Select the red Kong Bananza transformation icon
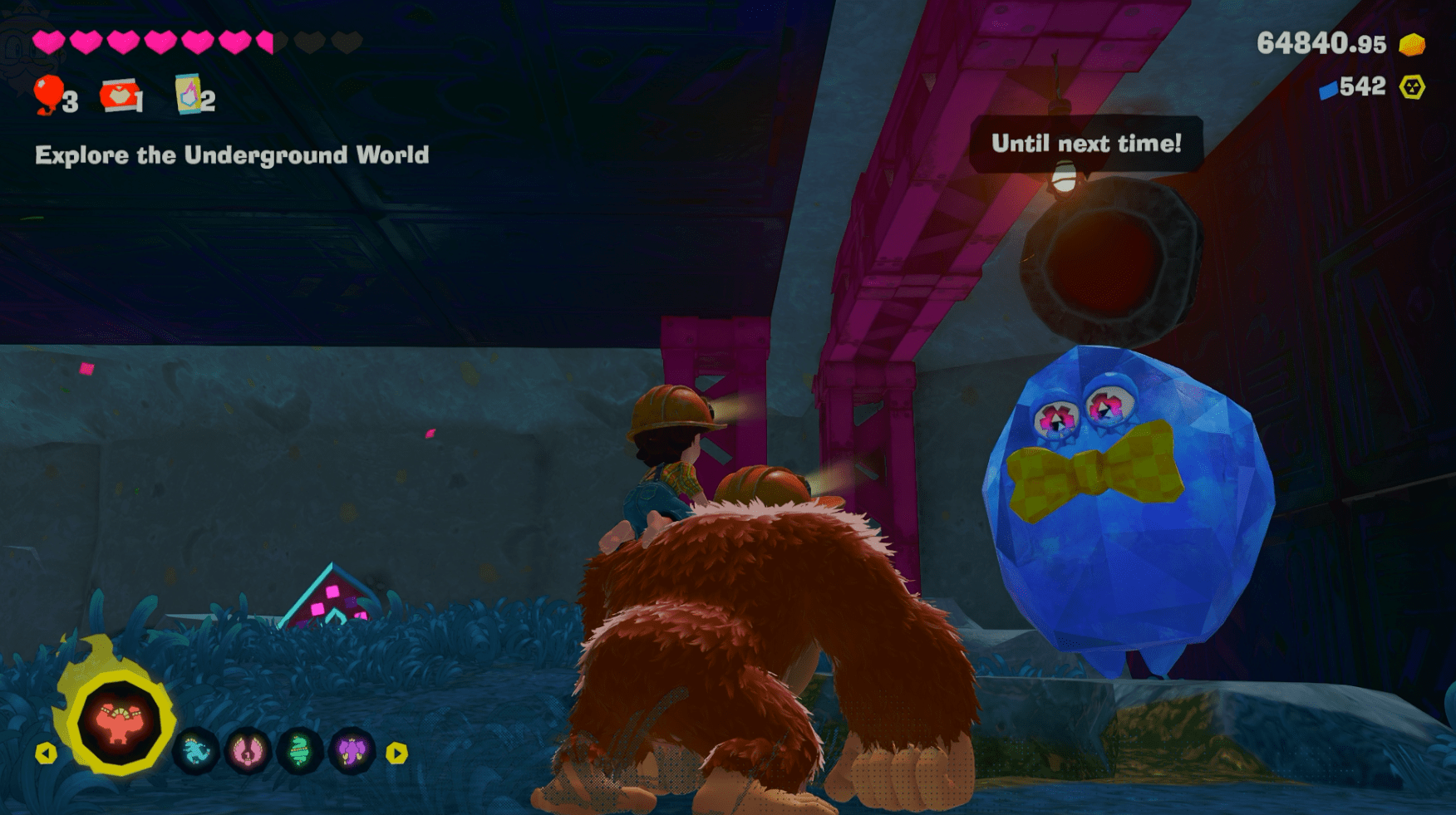1456x815 pixels. pos(119,722)
